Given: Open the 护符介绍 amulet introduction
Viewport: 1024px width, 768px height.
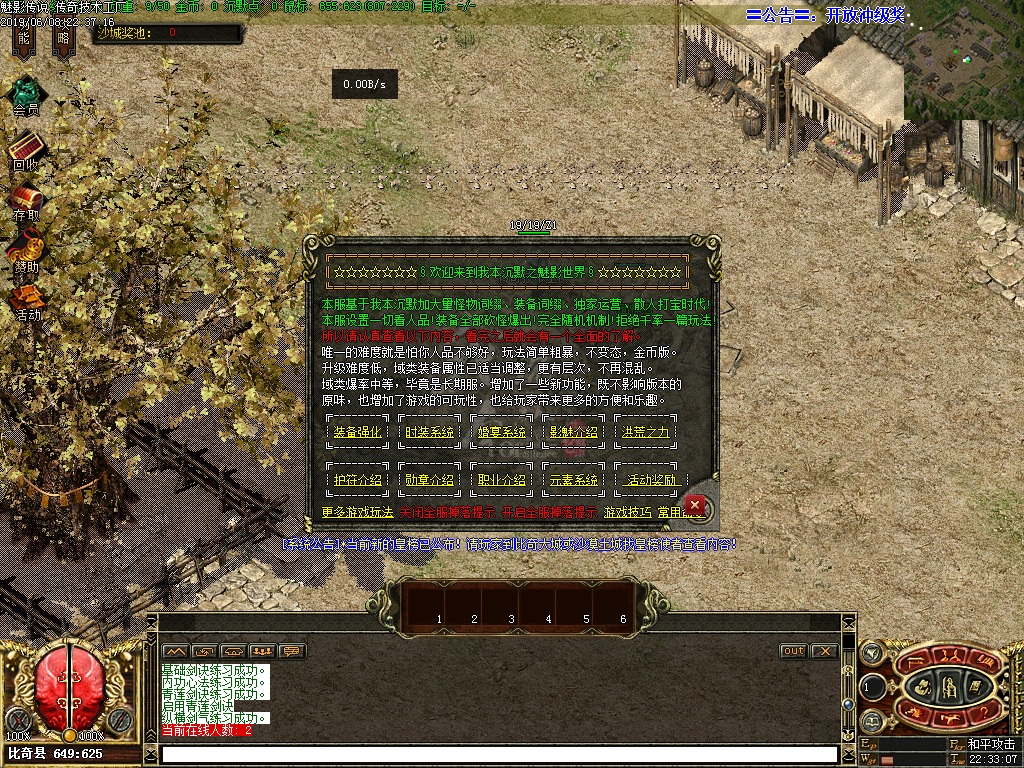Looking at the screenshot, I should tap(357, 480).
